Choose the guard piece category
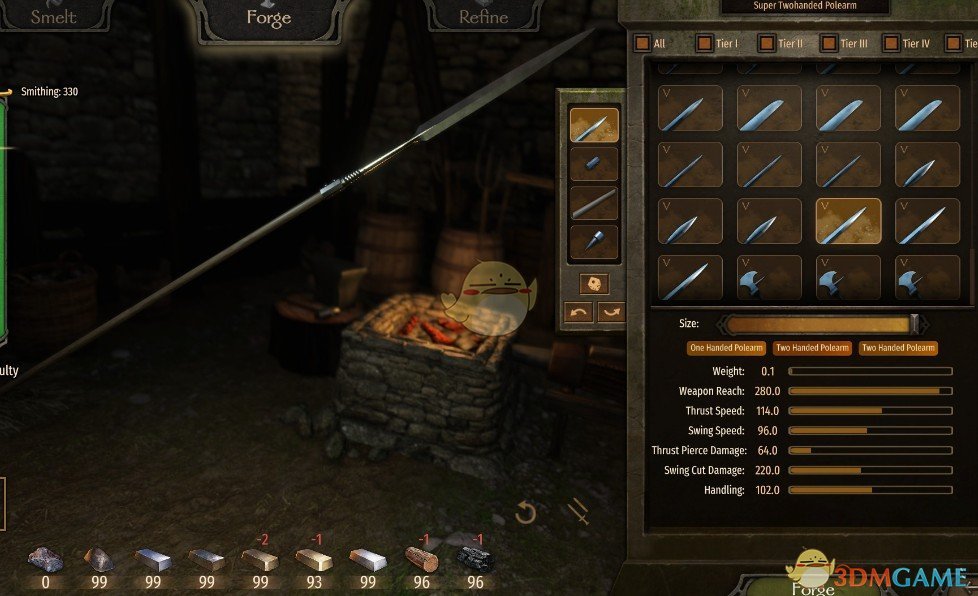 pos(593,163)
